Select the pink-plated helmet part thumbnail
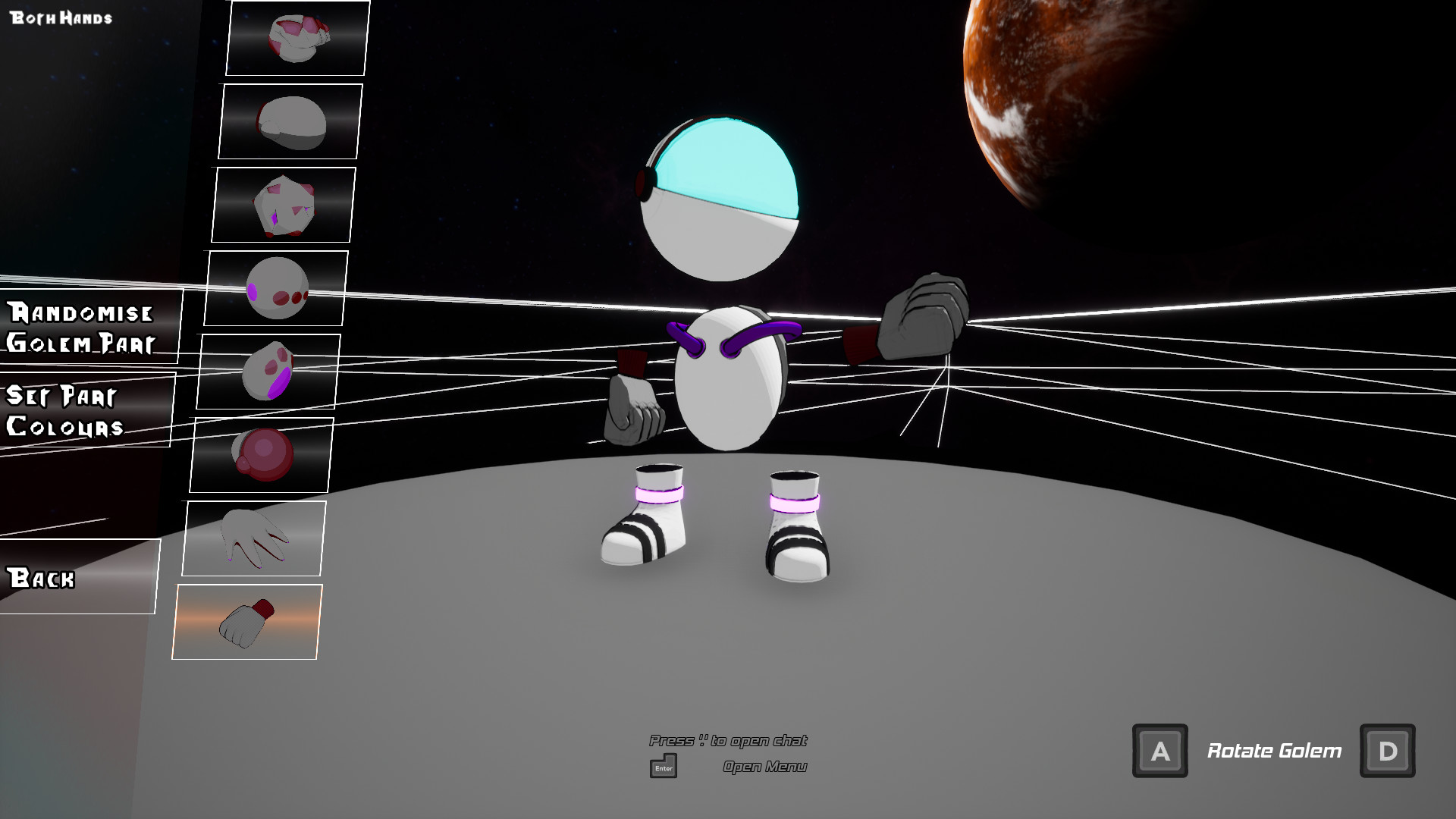1456x819 pixels. click(x=297, y=39)
